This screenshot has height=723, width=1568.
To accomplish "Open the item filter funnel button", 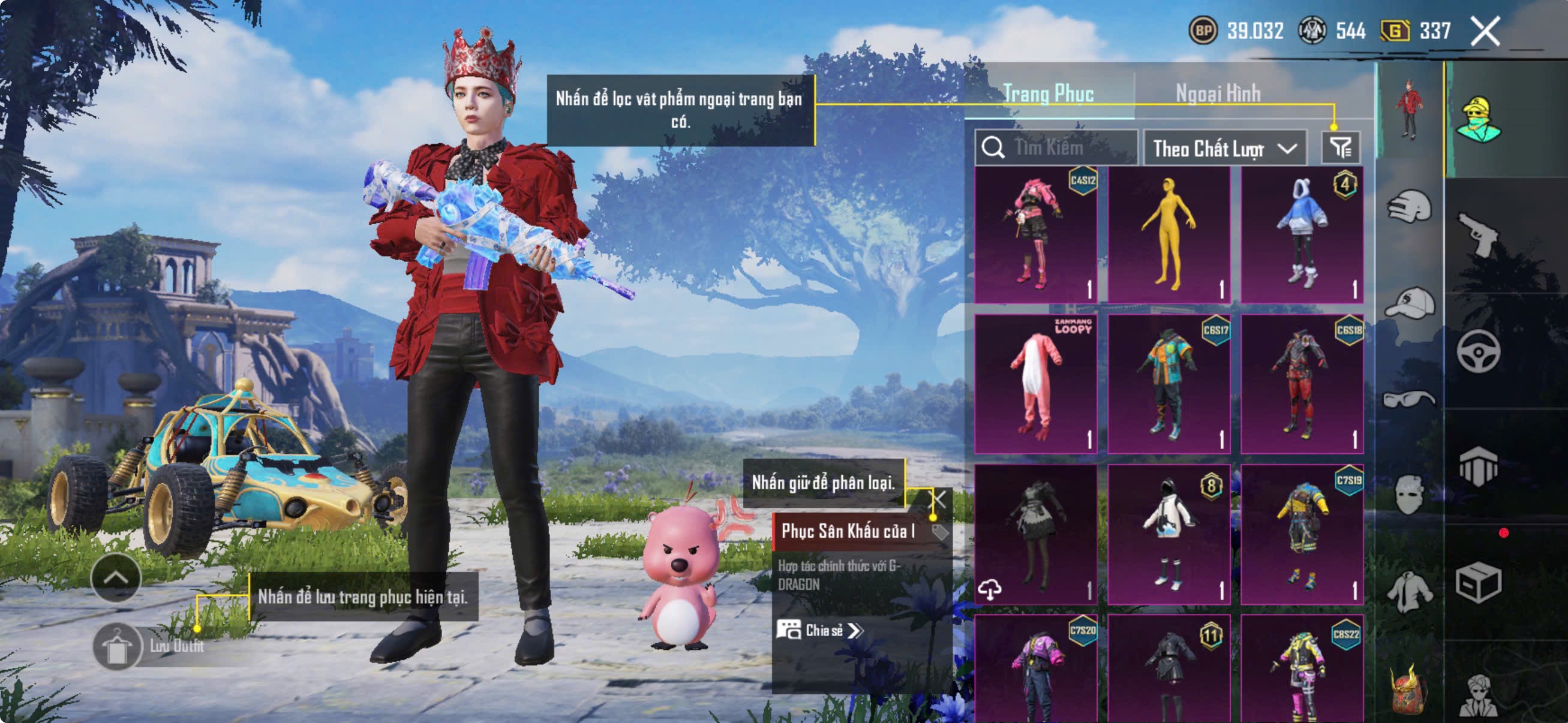I will 1340,147.
